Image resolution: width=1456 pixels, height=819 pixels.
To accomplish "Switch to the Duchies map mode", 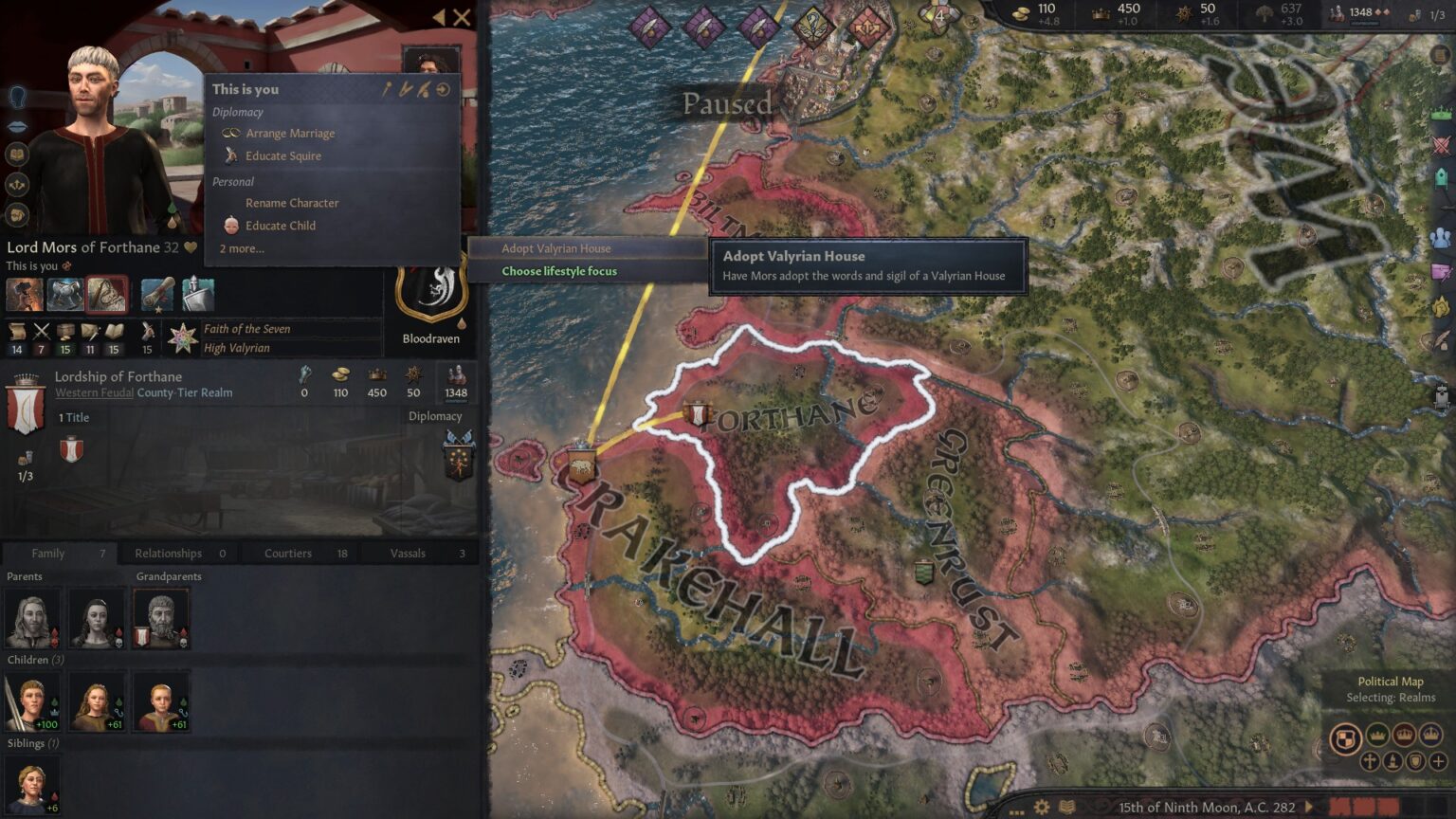I will point(1376,734).
